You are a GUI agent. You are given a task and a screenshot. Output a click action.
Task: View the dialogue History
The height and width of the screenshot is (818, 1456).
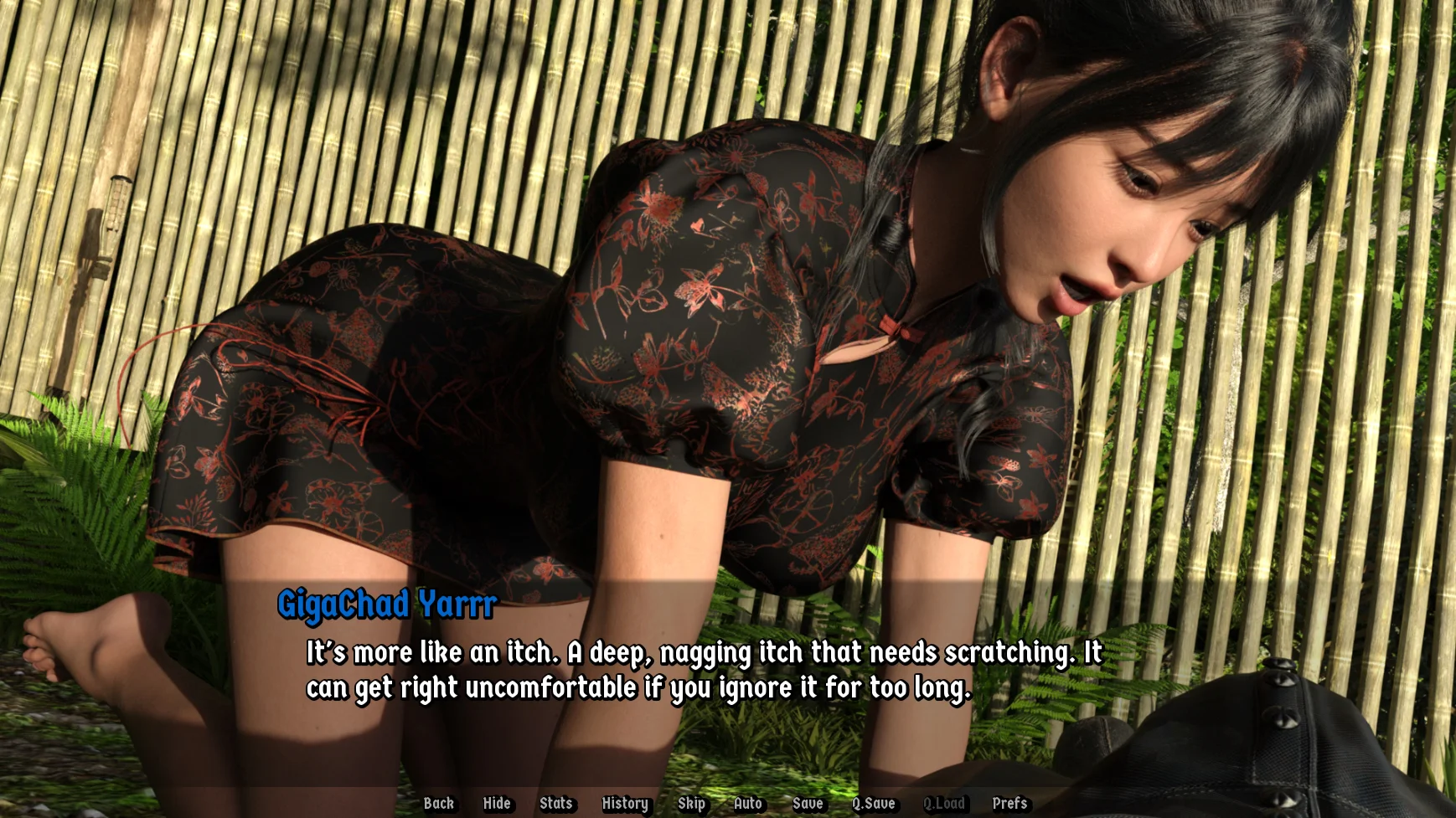[625, 804]
